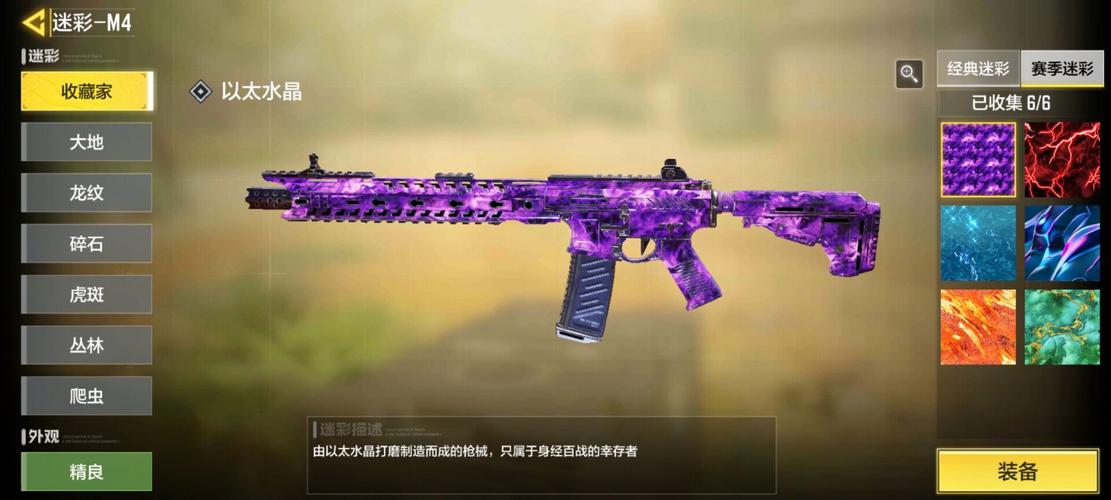Select the 收藏家 camo category
The width and height of the screenshot is (1111, 500).
tap(87, 91)
